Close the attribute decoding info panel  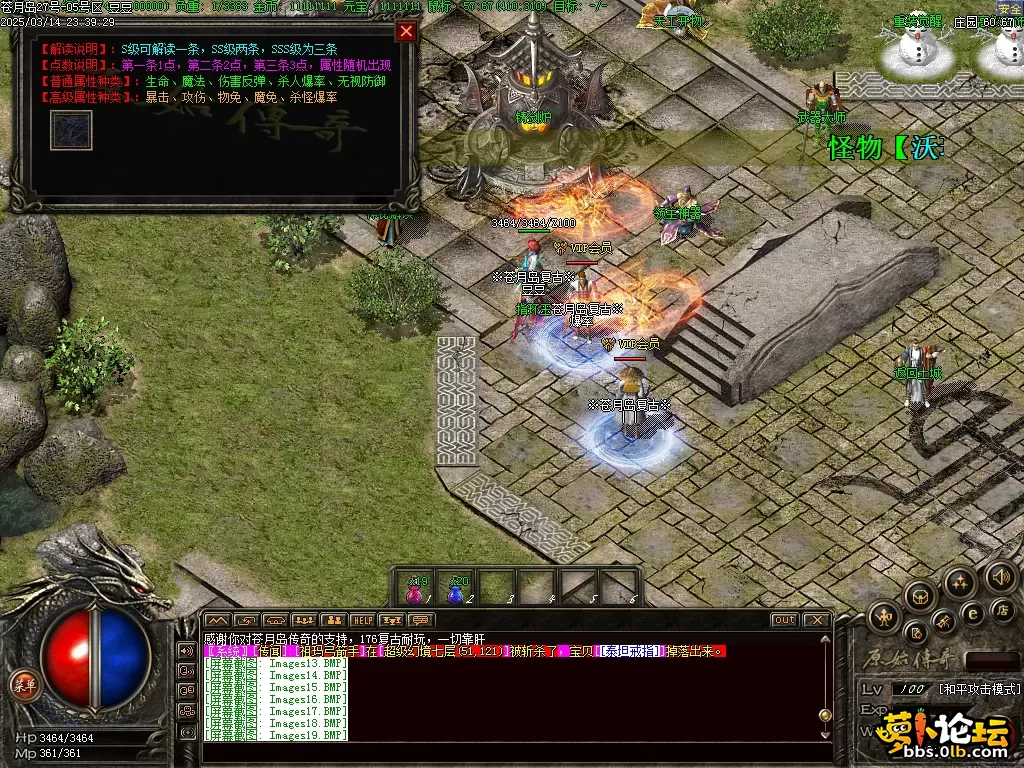tap(406, 31)
